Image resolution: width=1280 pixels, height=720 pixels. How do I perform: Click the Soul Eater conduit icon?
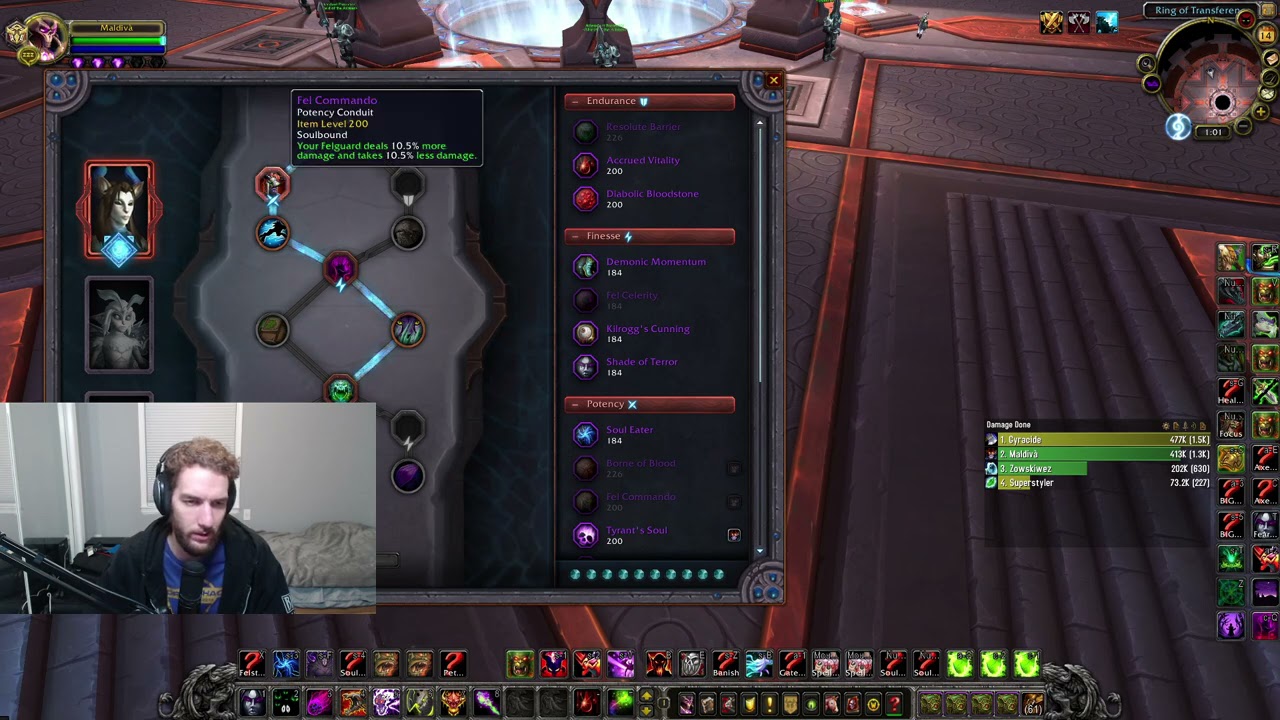[x=585, y=434]
